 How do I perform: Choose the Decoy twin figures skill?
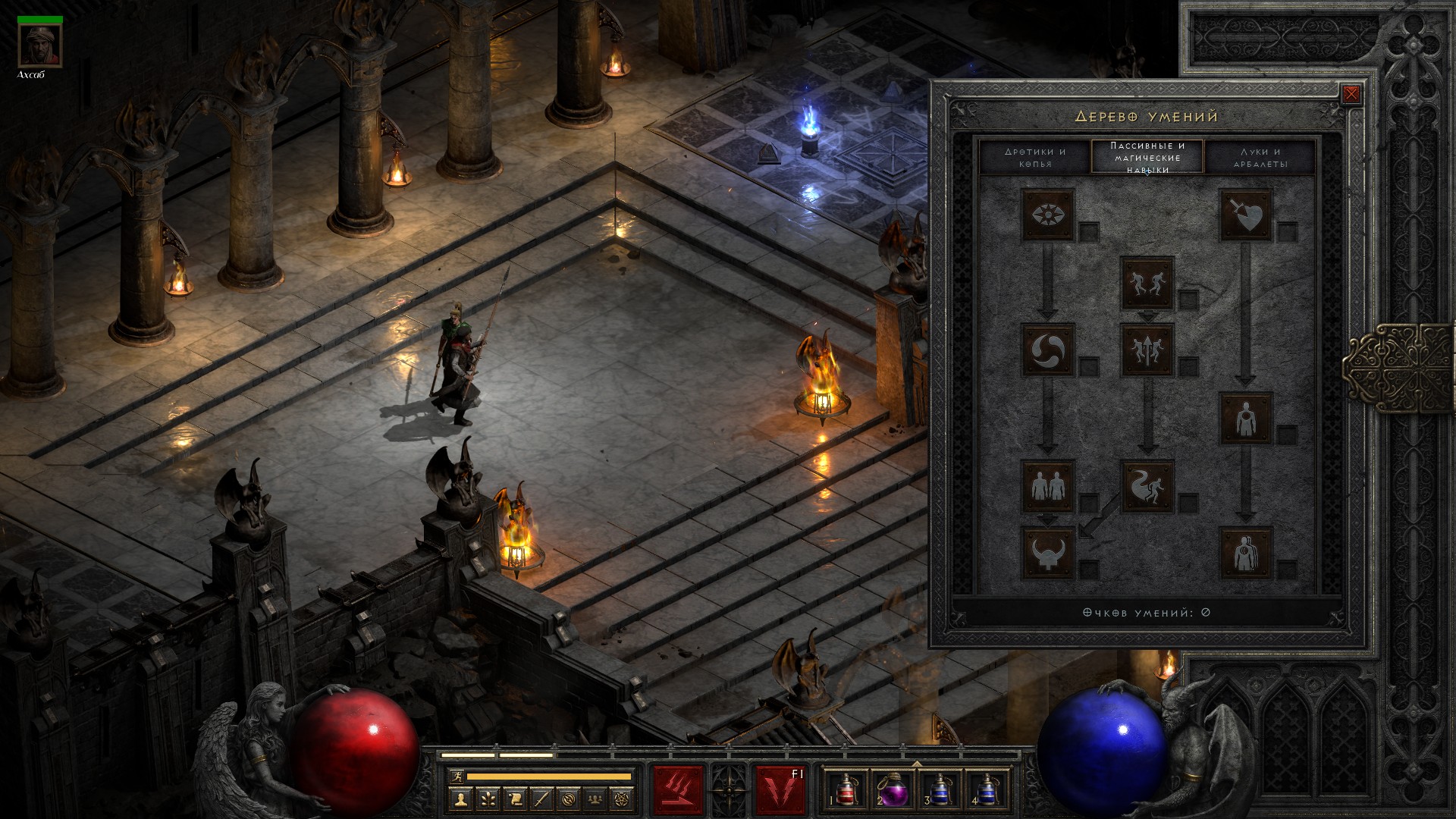click(1048, 485)
